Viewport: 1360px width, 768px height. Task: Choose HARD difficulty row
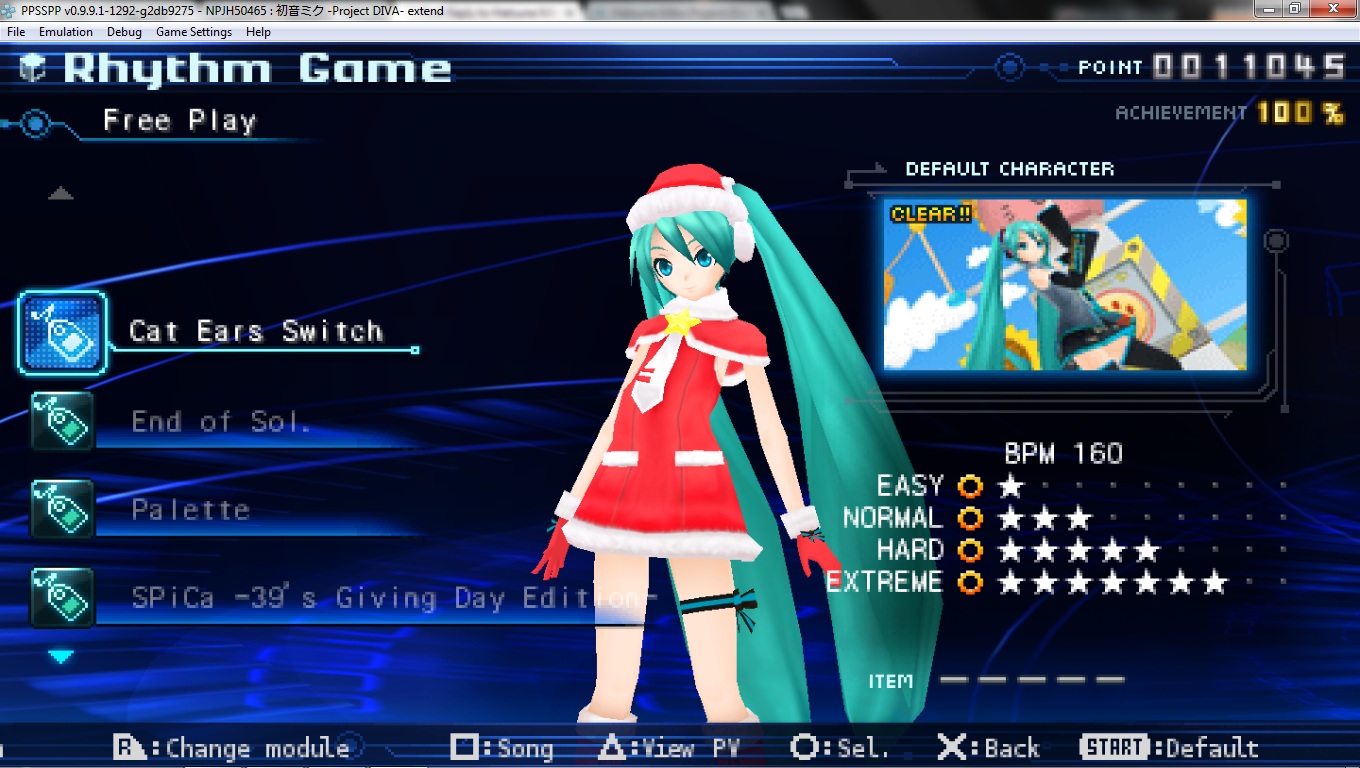[x=910, y=551]
